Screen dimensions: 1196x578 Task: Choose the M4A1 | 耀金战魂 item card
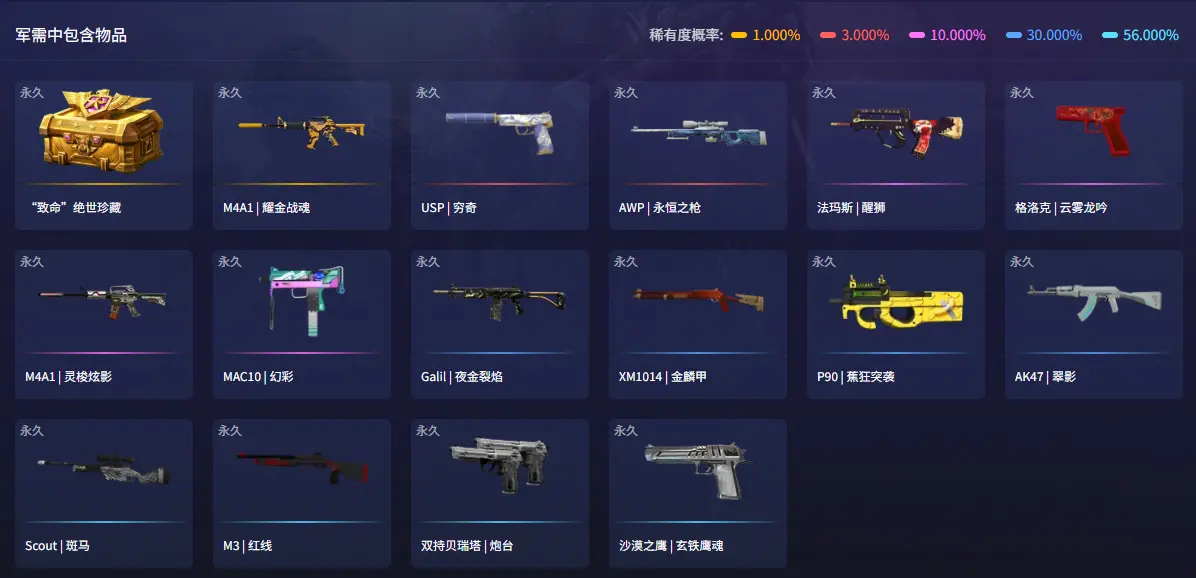(301, 155)
